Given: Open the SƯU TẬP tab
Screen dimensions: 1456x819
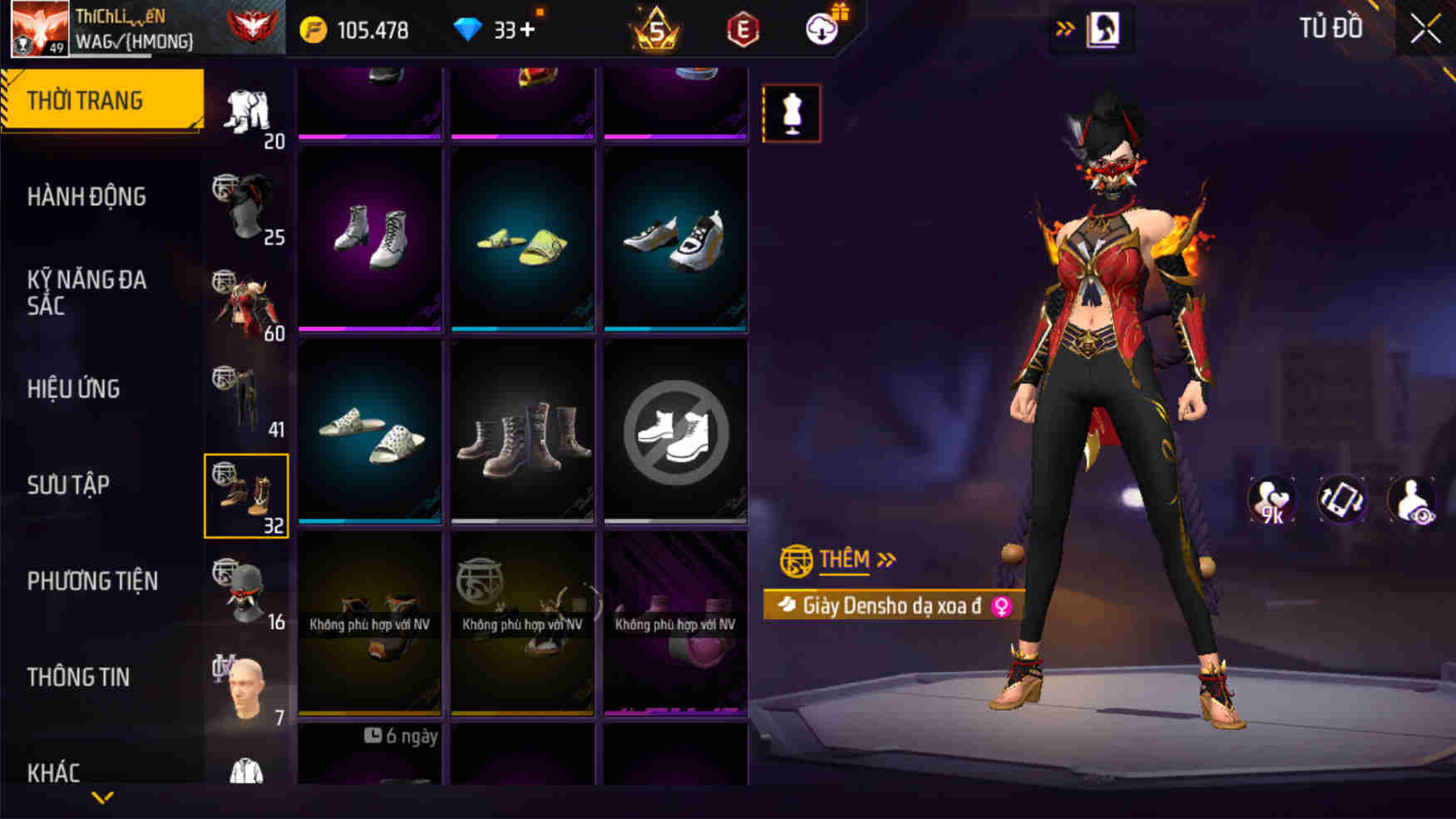Looking at the screenshot, I should [x=70, y=484].
